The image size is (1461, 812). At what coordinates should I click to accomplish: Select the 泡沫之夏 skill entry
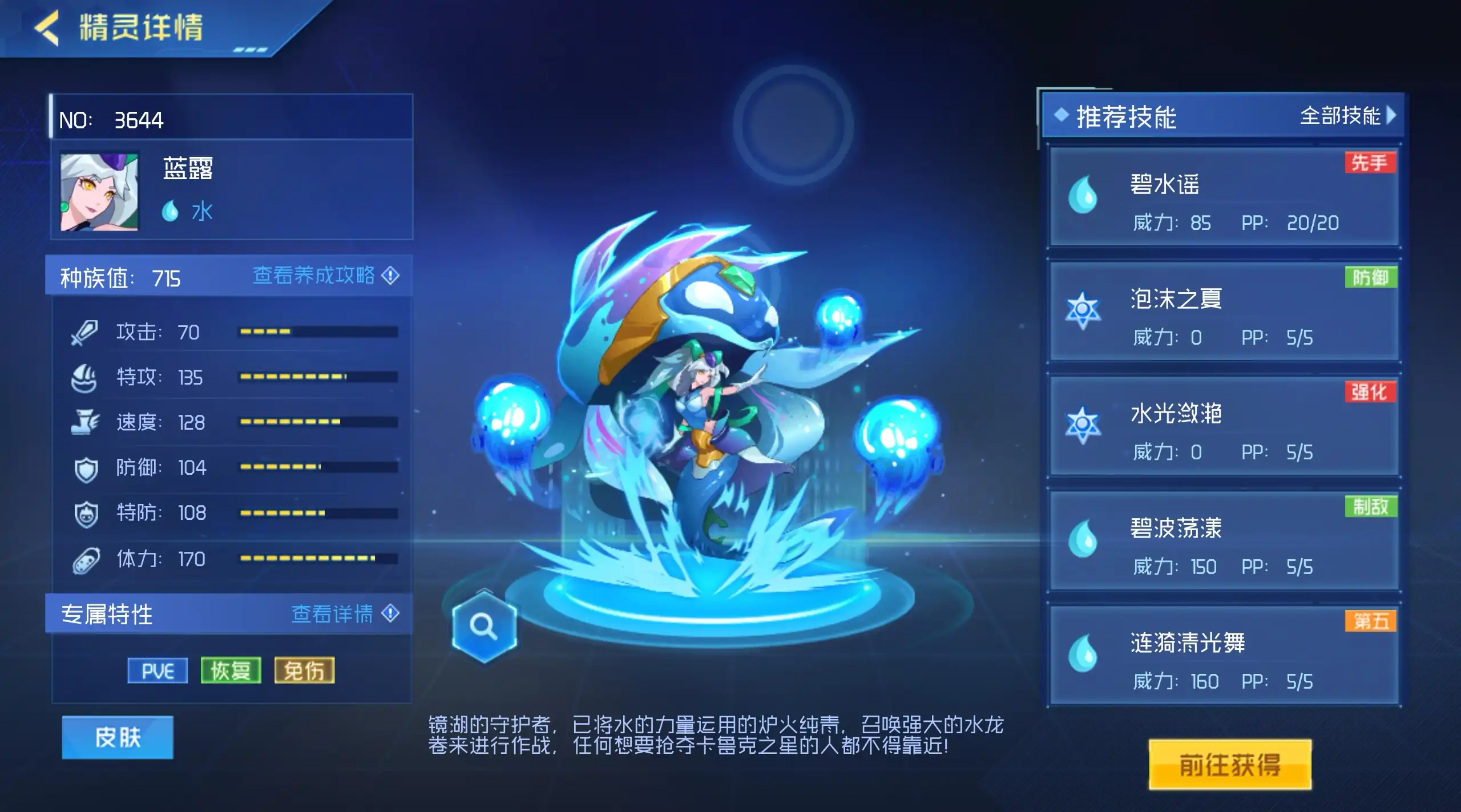coord(1224,312)
